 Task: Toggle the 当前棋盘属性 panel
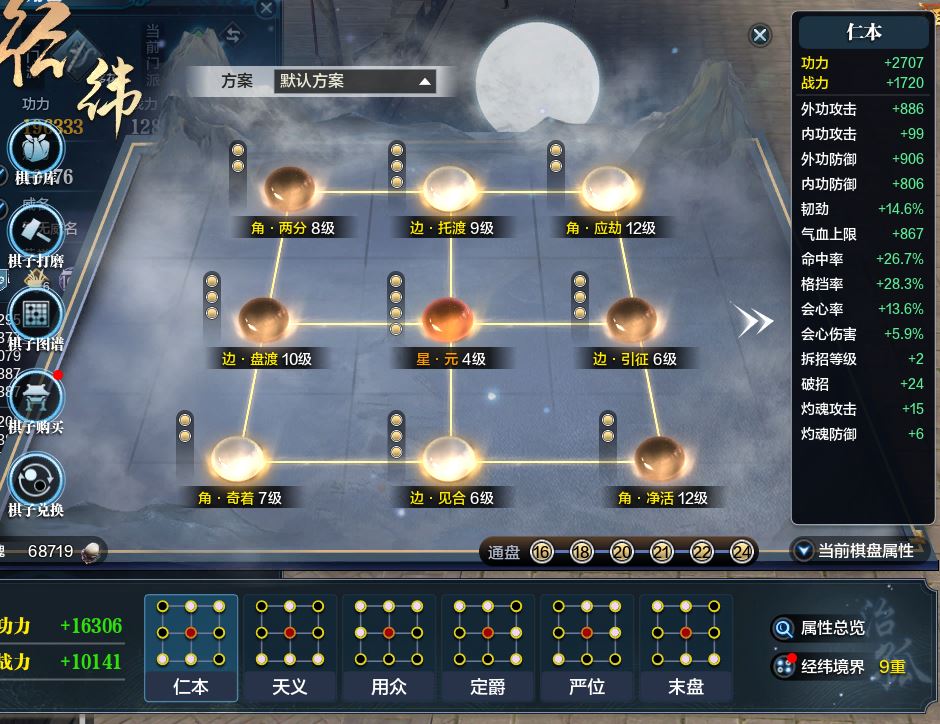tap(856, 551)
